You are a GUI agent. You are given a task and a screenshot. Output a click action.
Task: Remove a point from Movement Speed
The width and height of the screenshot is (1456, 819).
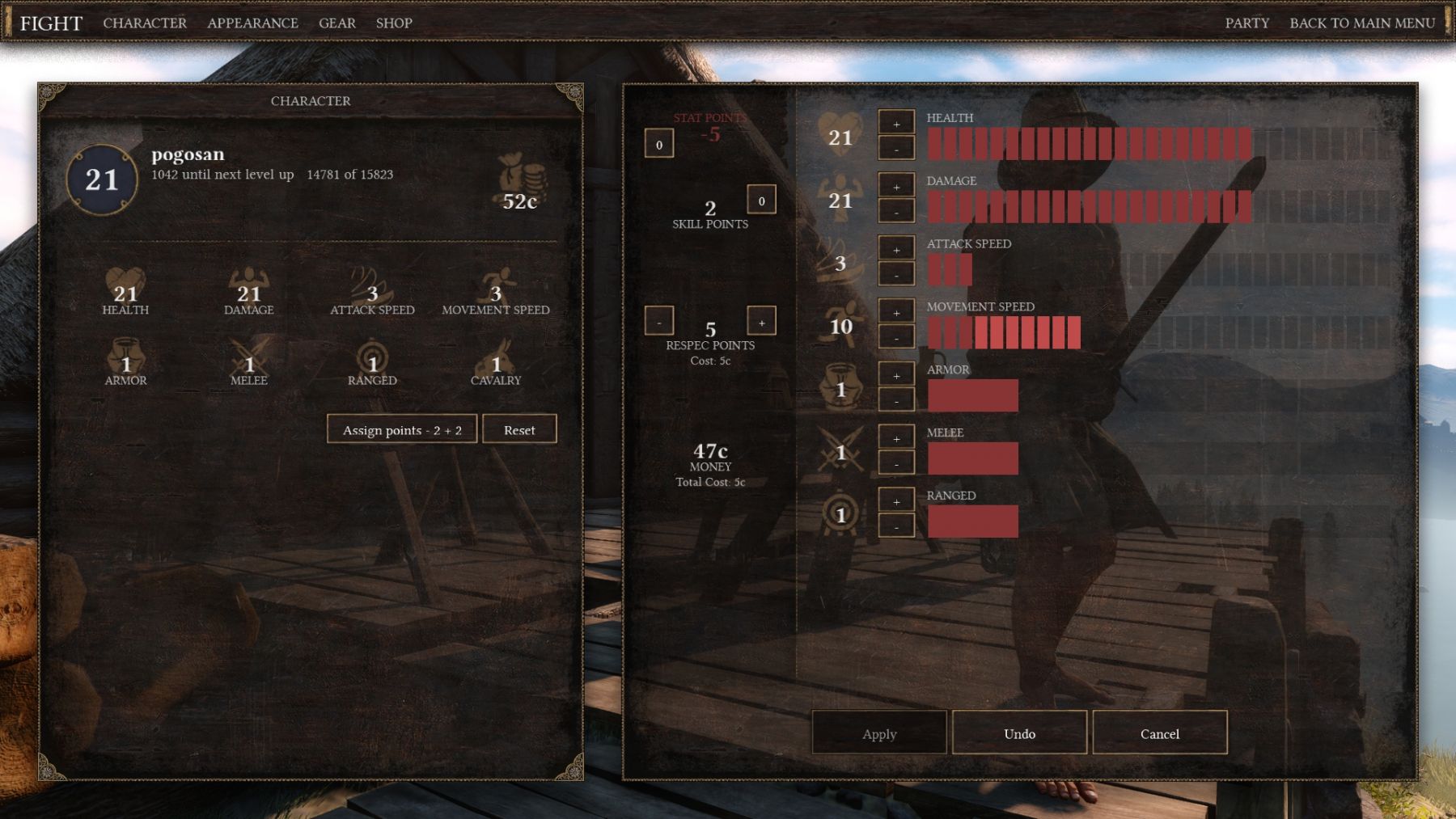click(x=896, y=338)
